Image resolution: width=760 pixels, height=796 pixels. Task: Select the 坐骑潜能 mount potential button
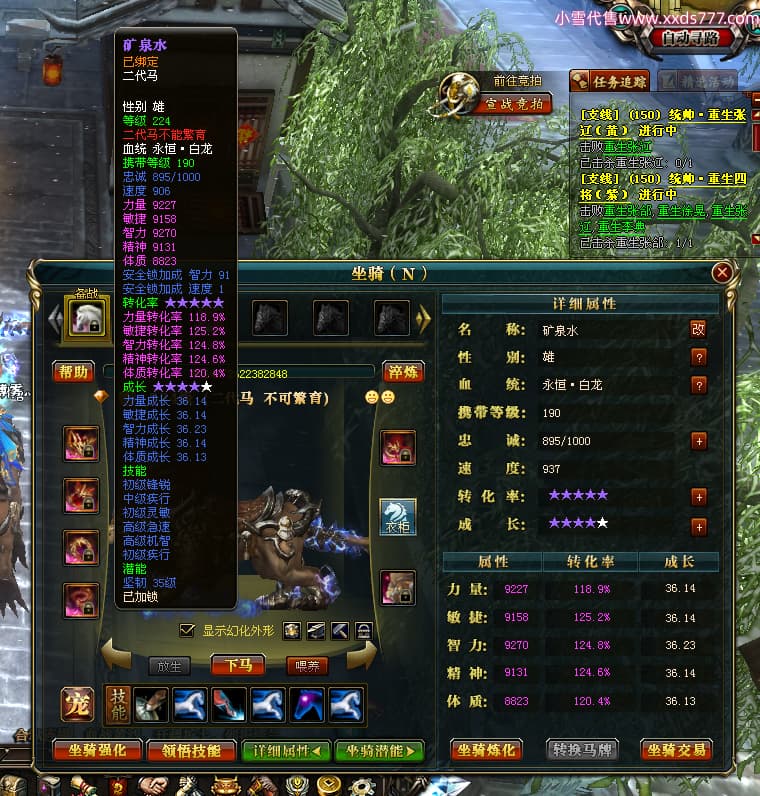coord(379,750)
